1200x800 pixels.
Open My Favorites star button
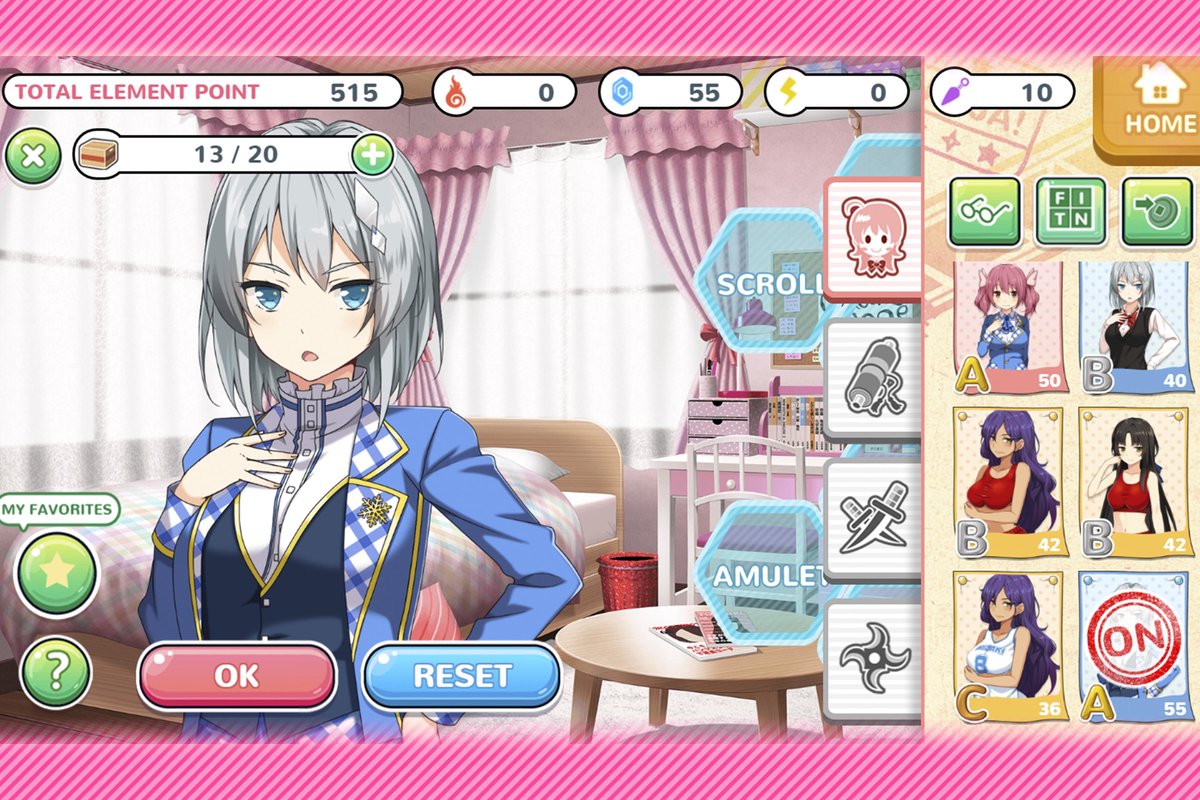57,574
